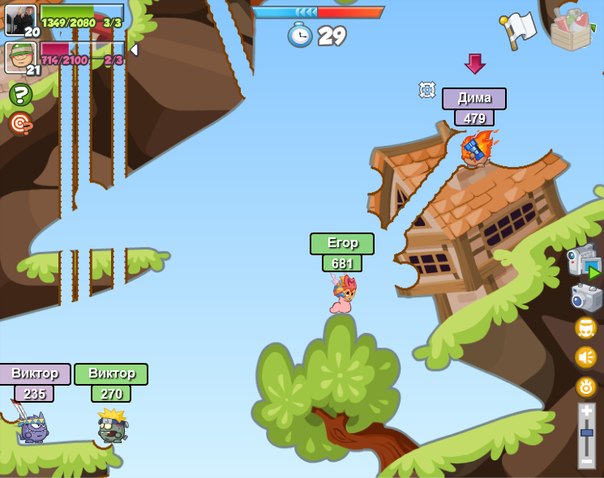This screenshot has width=604, height=478.
Task: Open the green question mark help button
Action: (20, 95)
